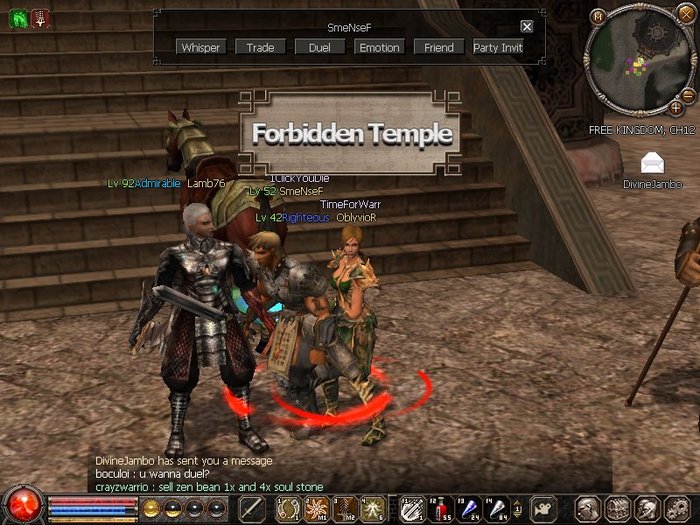Screen dimensions: 700x525
Task: Add SmeNseF as a Friend
Action: tap(438, 47)
